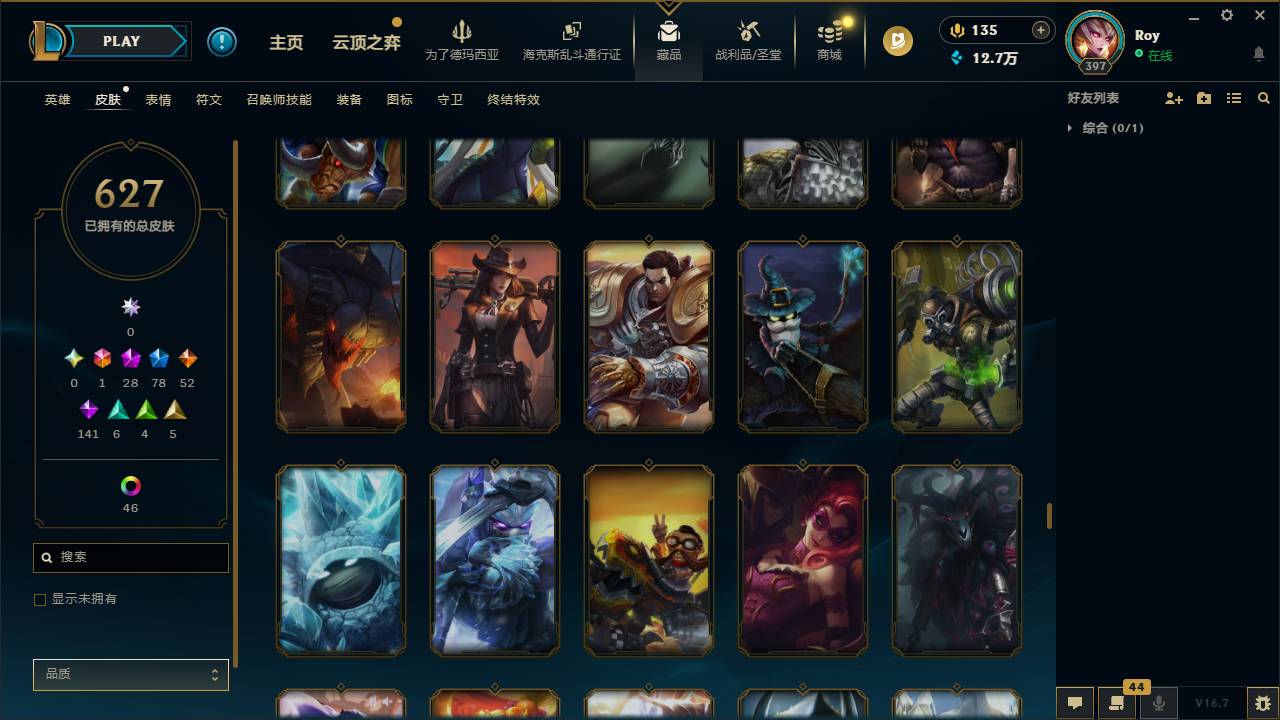The height and width of the screenshot is (720, 1280).
Task: Open the chat bubble icon
Action: coord(1075,703)
